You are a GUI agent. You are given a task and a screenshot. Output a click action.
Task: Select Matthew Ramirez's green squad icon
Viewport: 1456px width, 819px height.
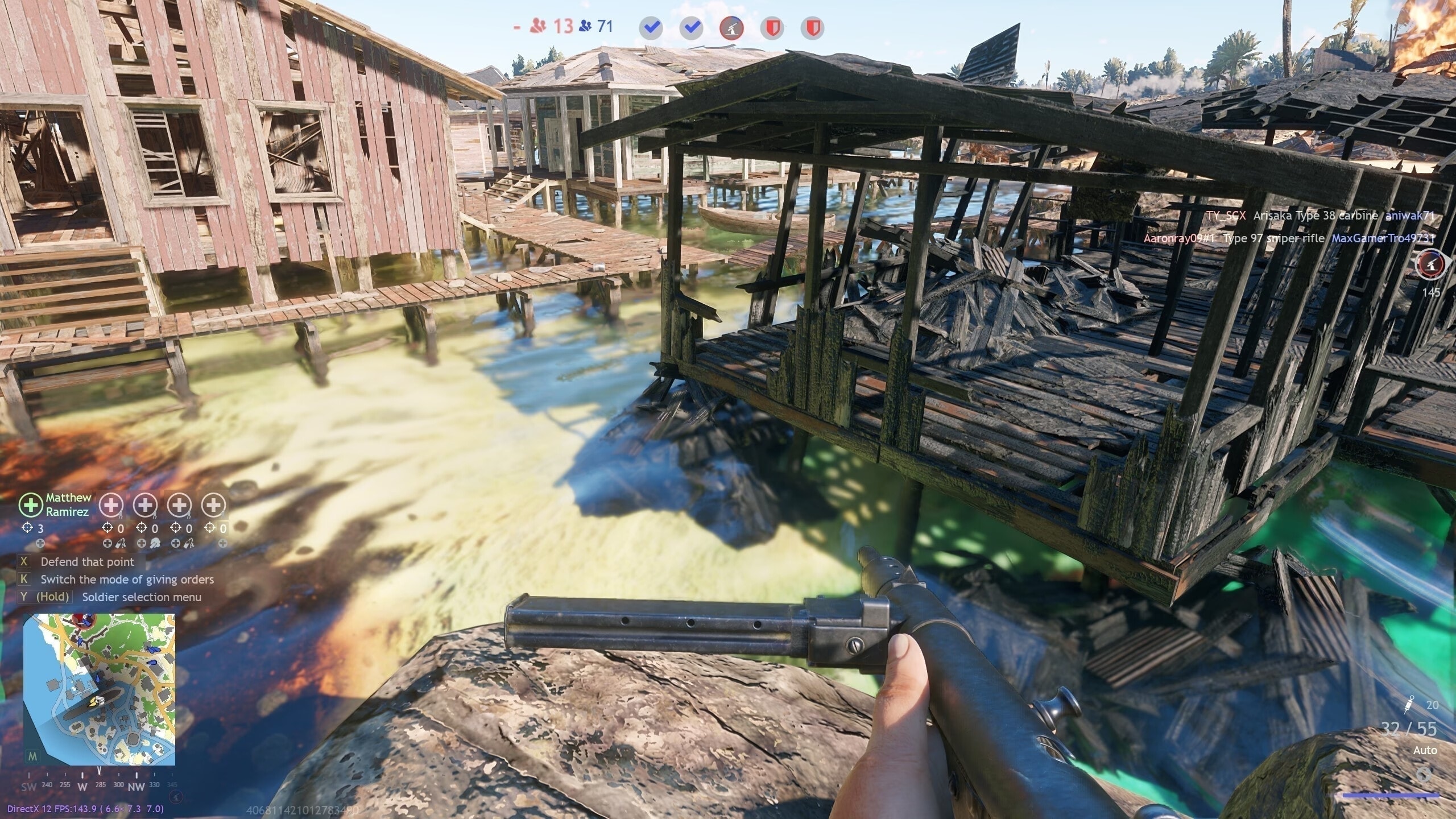click(x=30, y=504)
